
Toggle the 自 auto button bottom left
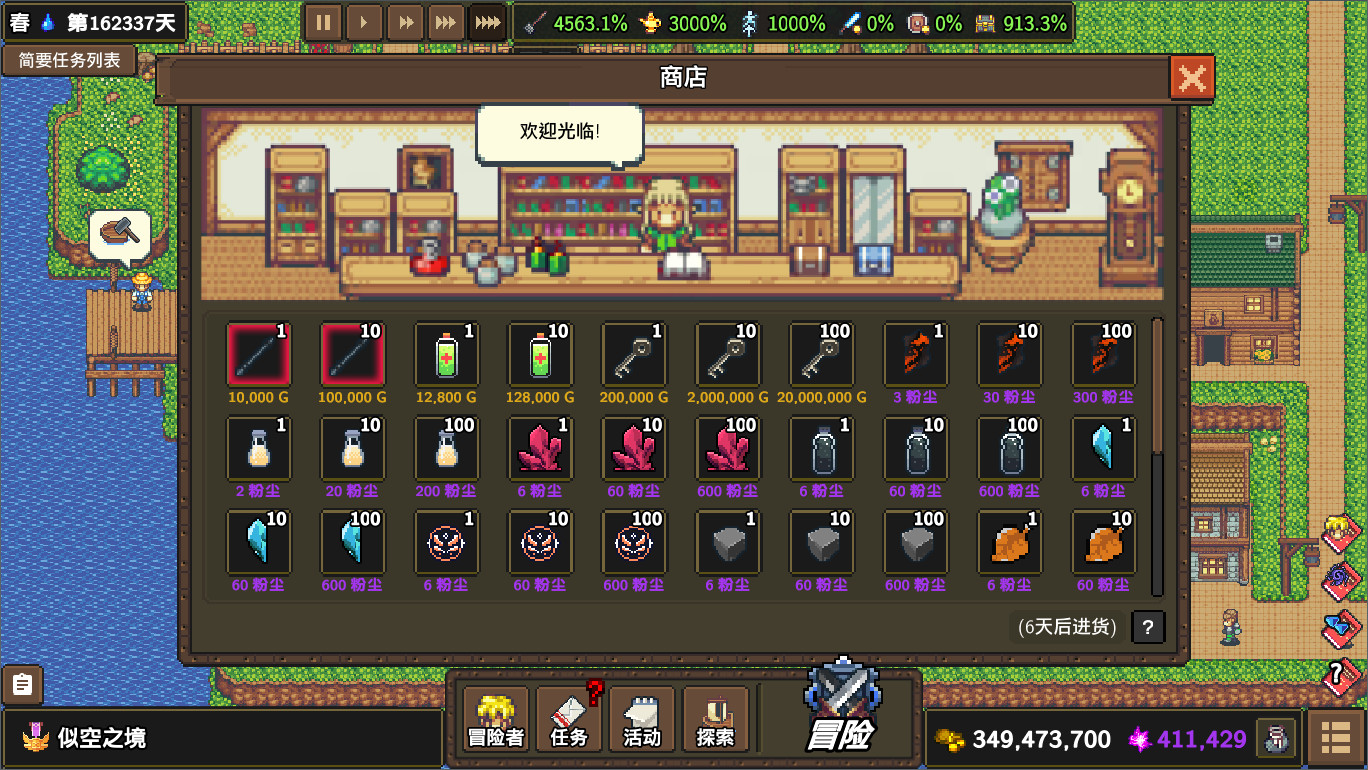tap(22, 685)
